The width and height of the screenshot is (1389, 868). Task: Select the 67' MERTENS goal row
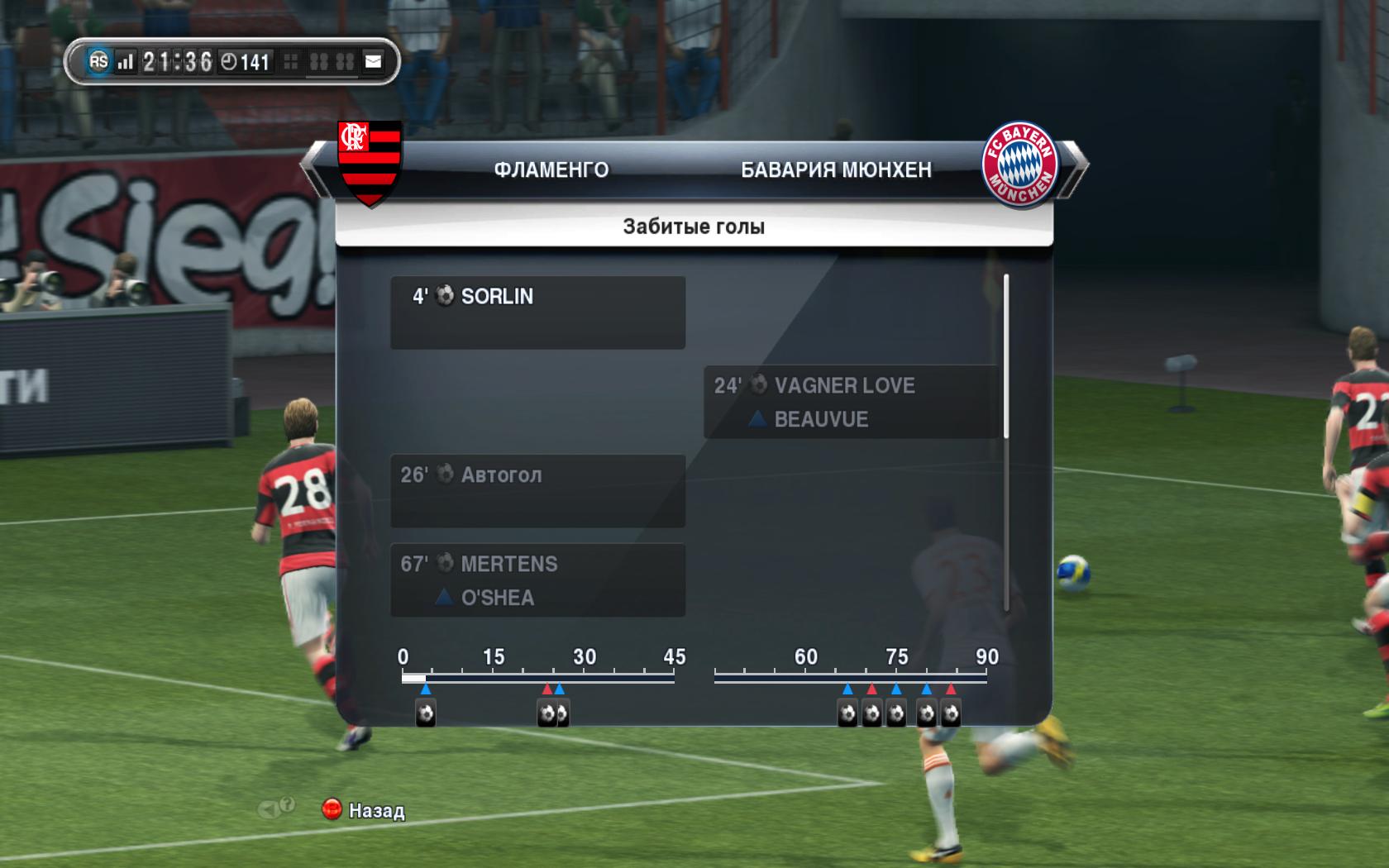[x=537, y=579]
